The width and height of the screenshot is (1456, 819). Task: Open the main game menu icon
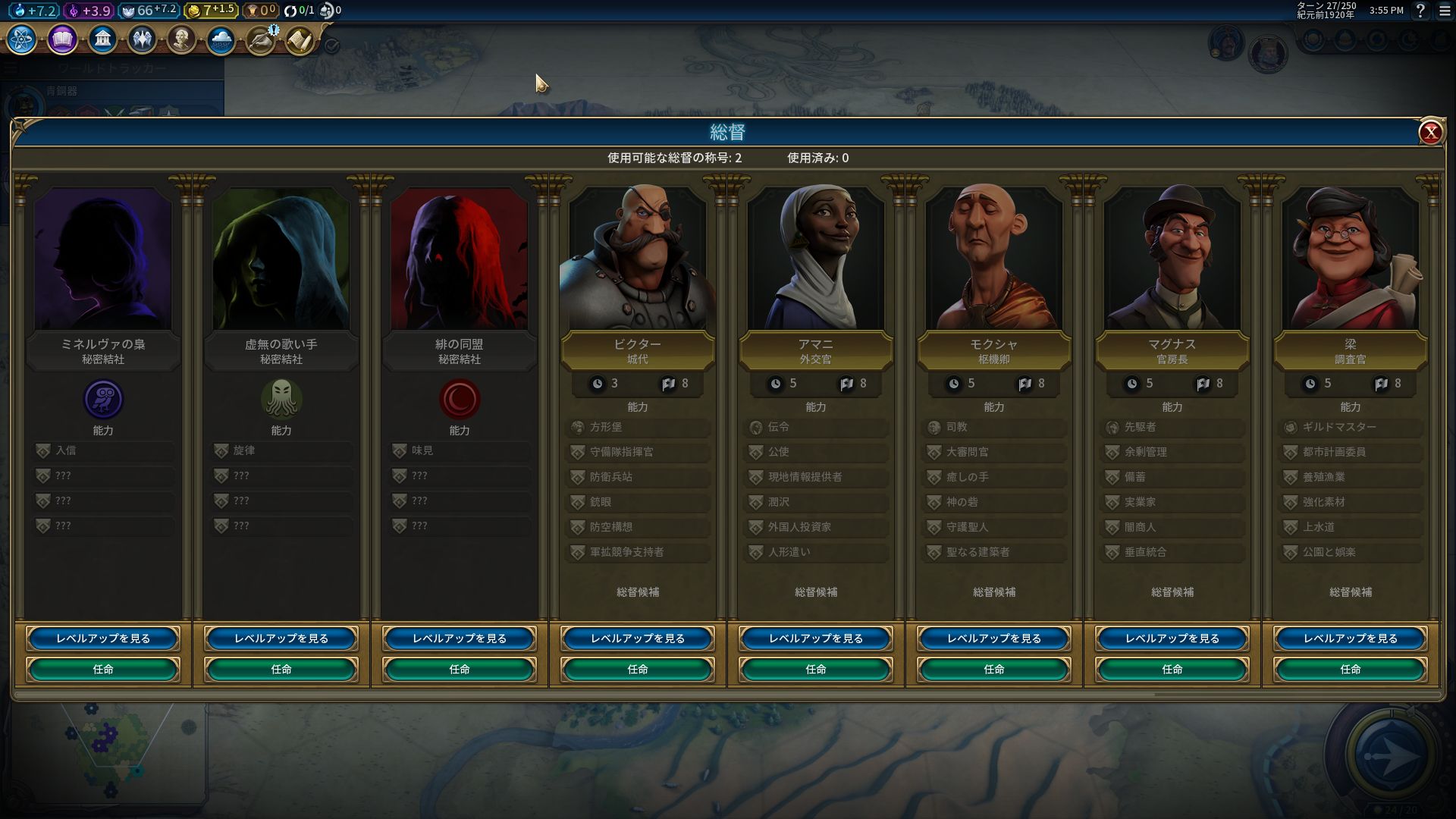[x=1445, y=11]
